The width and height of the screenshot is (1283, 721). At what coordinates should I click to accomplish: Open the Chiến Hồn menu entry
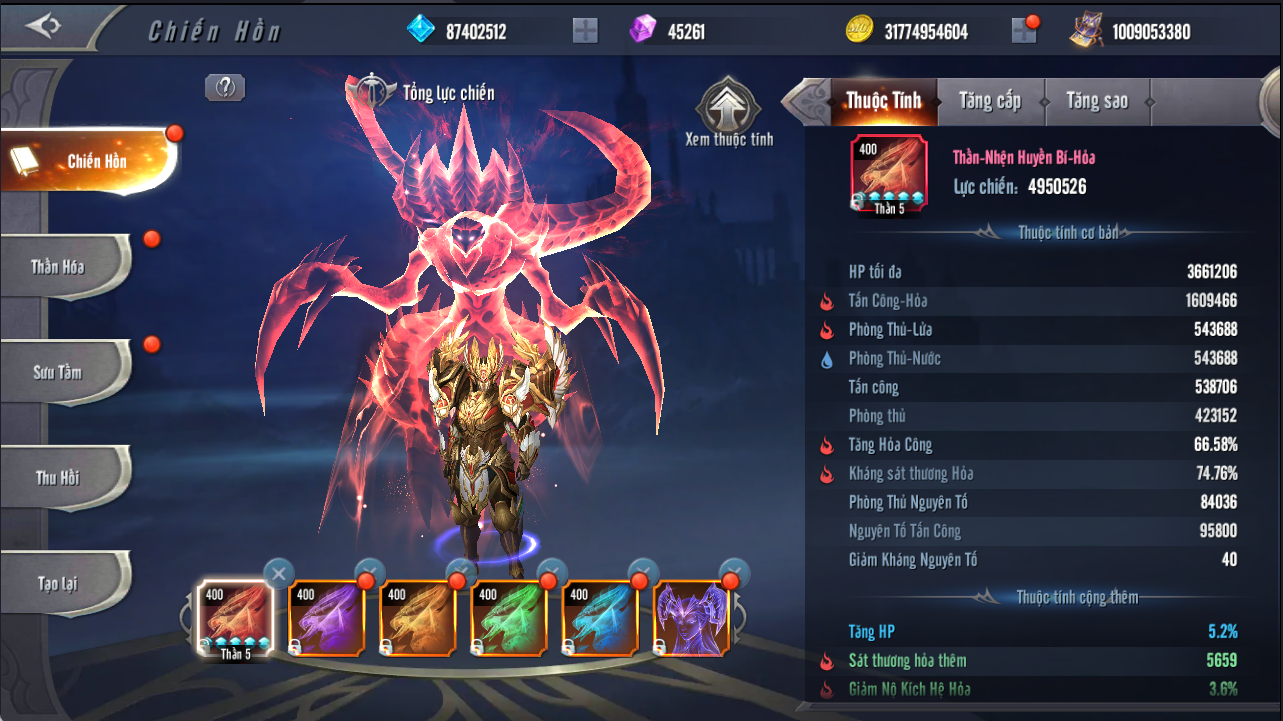coord(89,161)
